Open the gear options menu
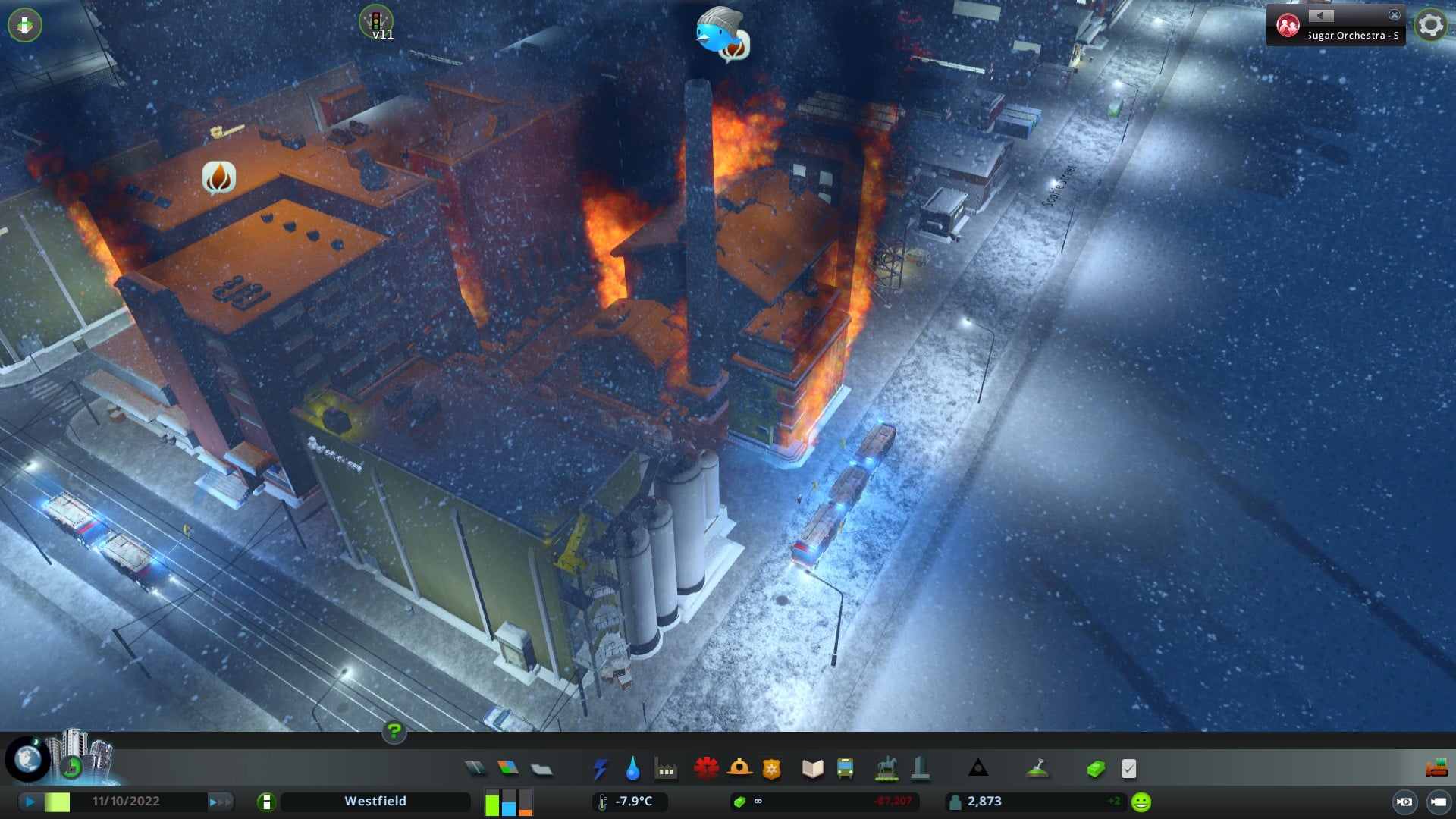 tap(1430, 26)
